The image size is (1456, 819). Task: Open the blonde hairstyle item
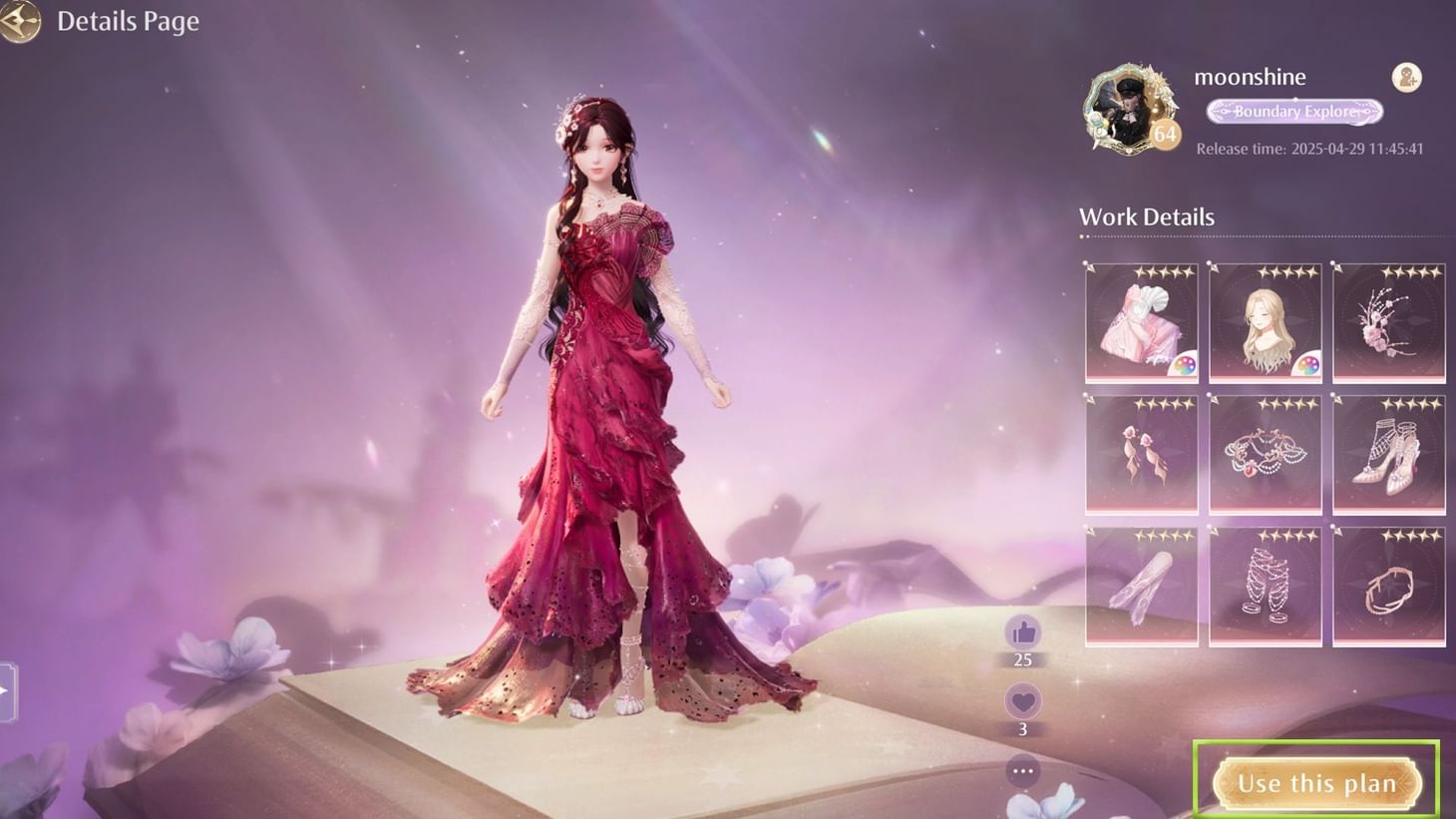[x=1265, y=321]
